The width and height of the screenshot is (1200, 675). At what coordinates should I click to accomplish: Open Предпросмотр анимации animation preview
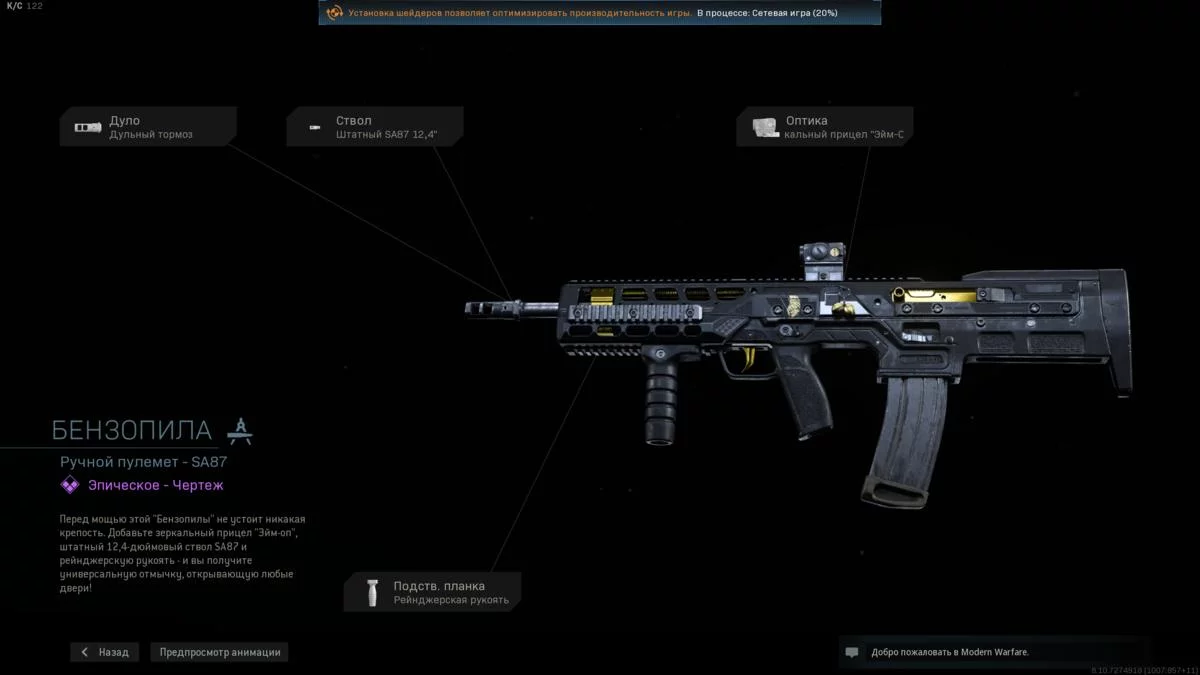click(220, 652)
